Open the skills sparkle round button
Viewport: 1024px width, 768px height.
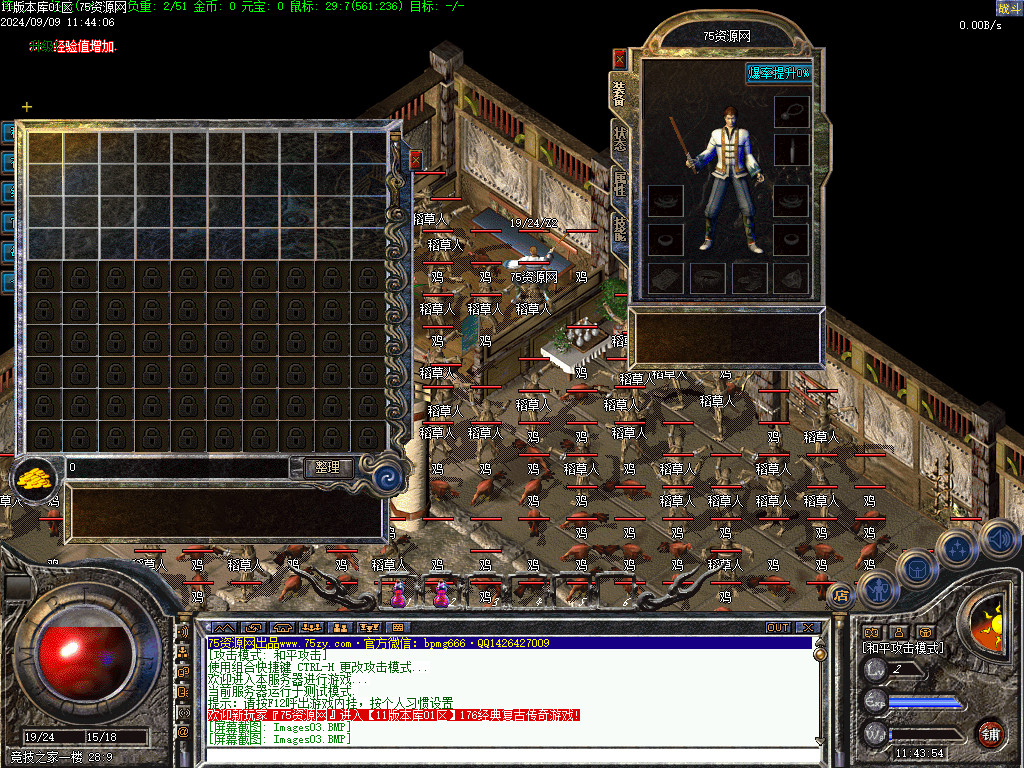(x=957, y=548)
